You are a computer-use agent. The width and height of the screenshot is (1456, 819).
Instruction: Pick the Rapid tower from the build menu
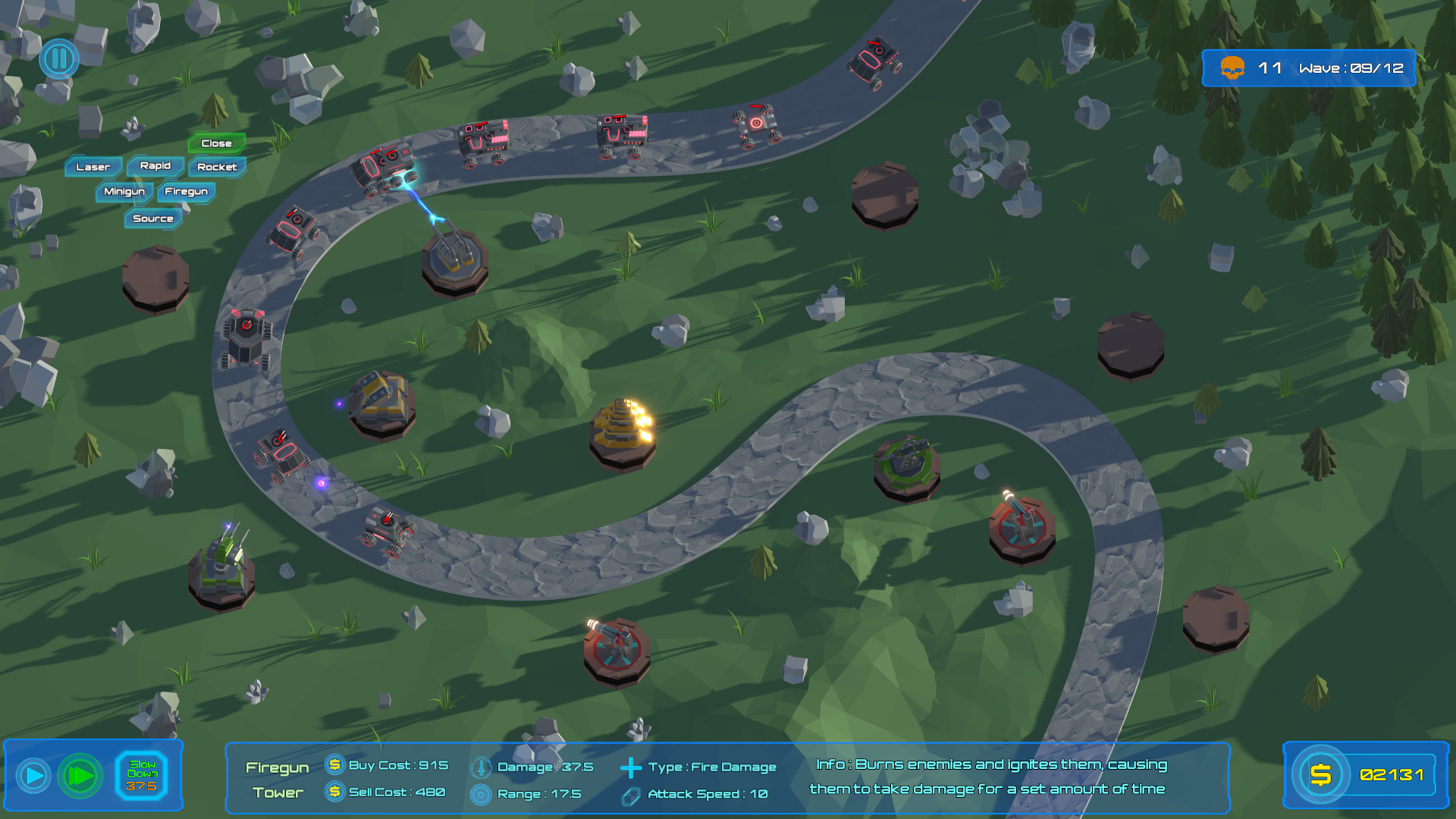tap(155, 165)
